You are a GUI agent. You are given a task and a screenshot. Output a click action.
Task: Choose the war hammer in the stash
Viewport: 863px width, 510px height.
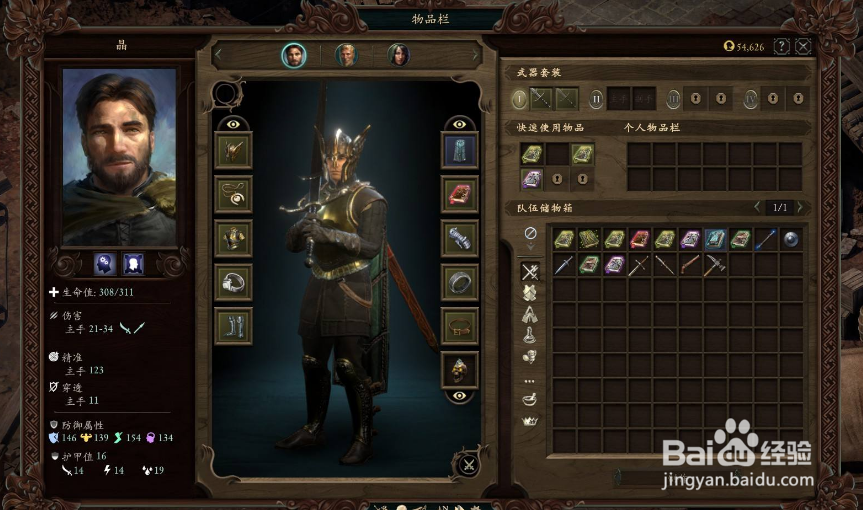click(715, 264)
